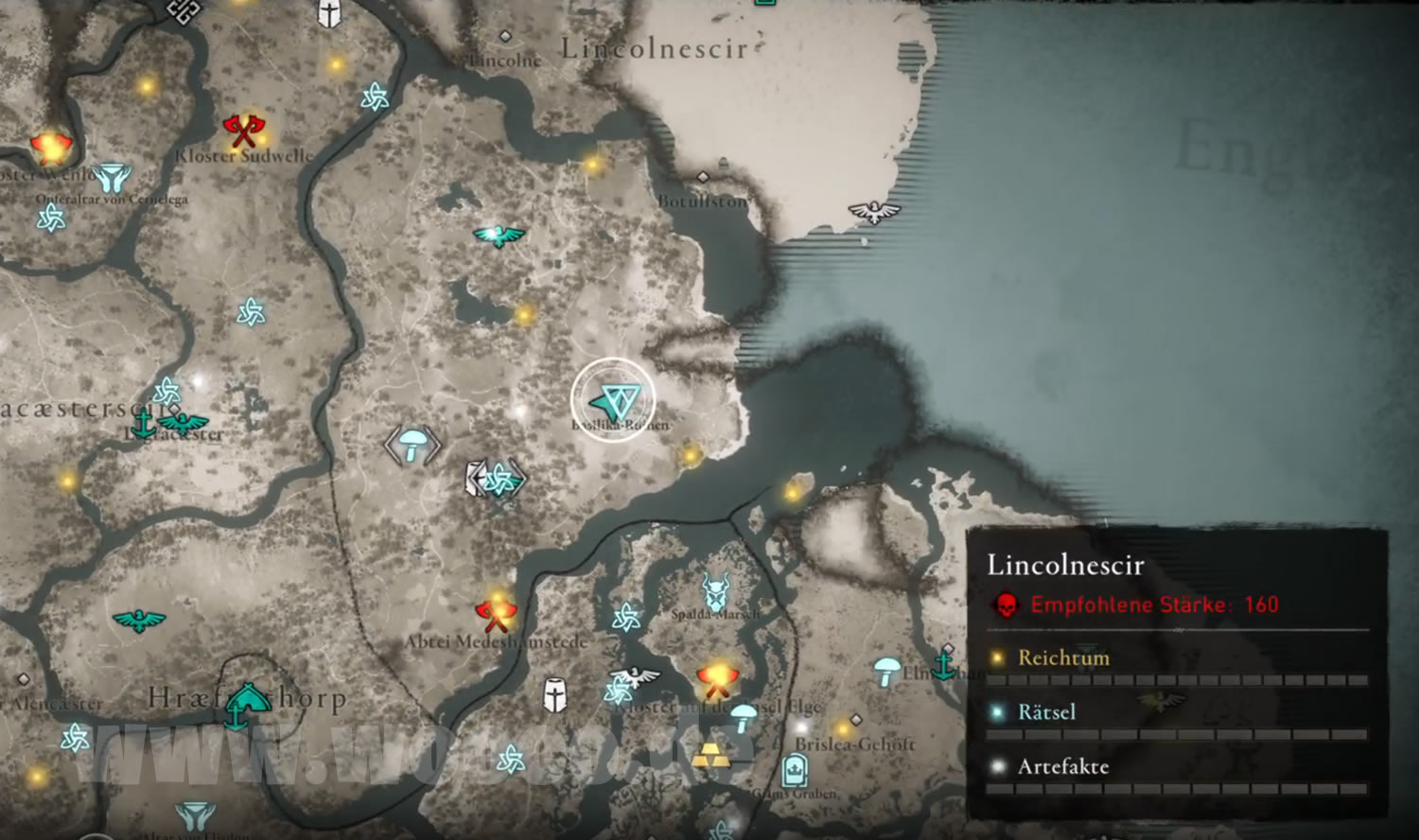Click the offering altar icon at Cernelega

tap(112, 177)
